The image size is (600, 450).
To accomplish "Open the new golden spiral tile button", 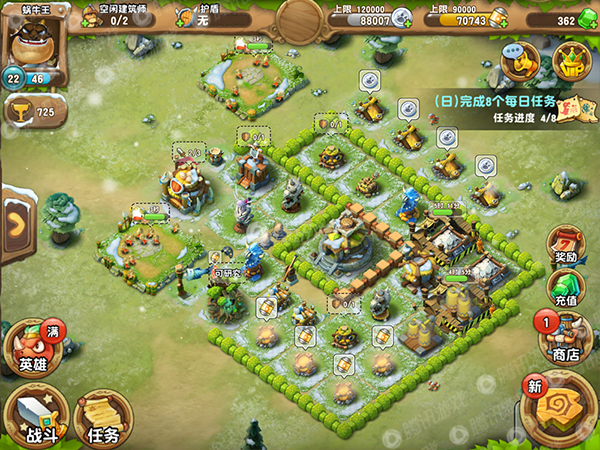I will 559,410.
